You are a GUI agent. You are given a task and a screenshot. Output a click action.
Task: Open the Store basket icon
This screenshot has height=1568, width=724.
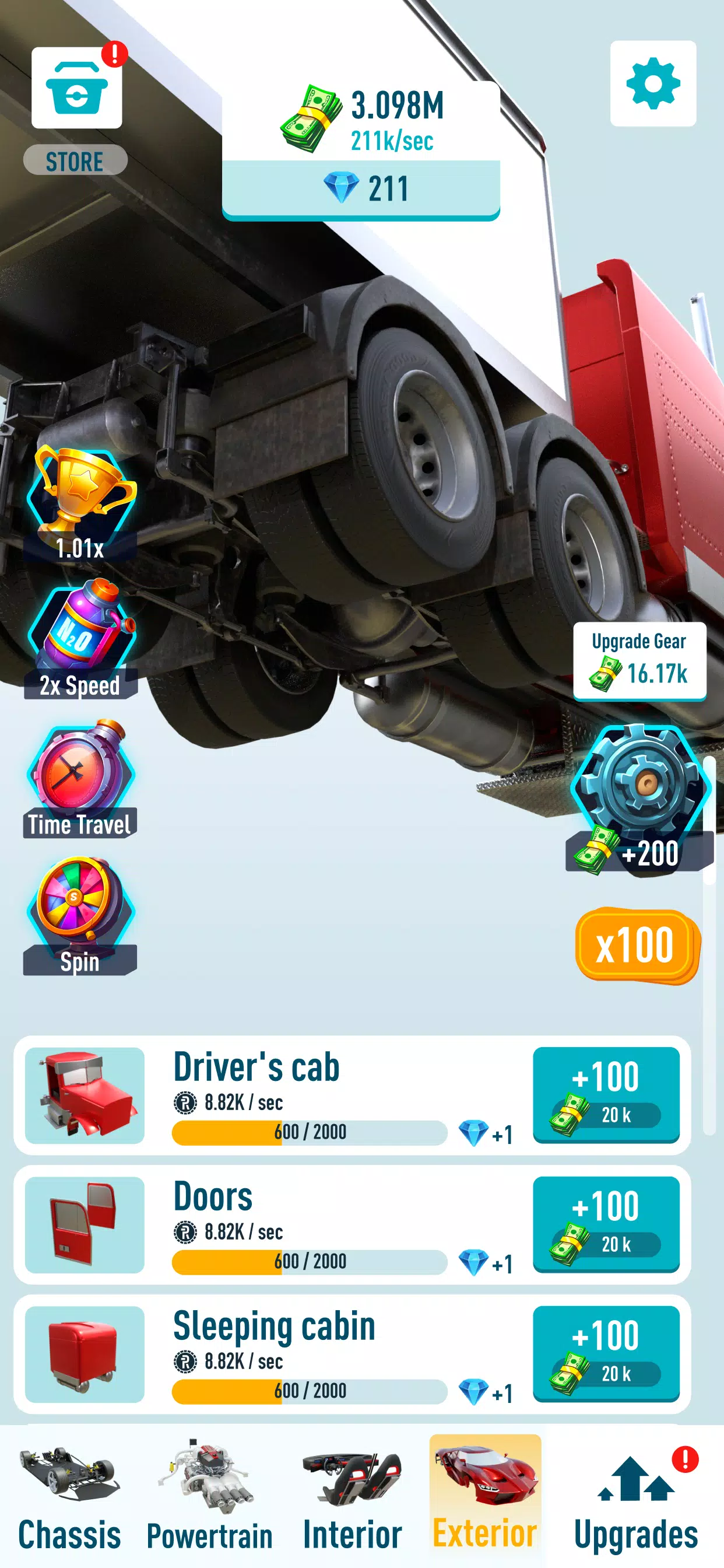77,88
